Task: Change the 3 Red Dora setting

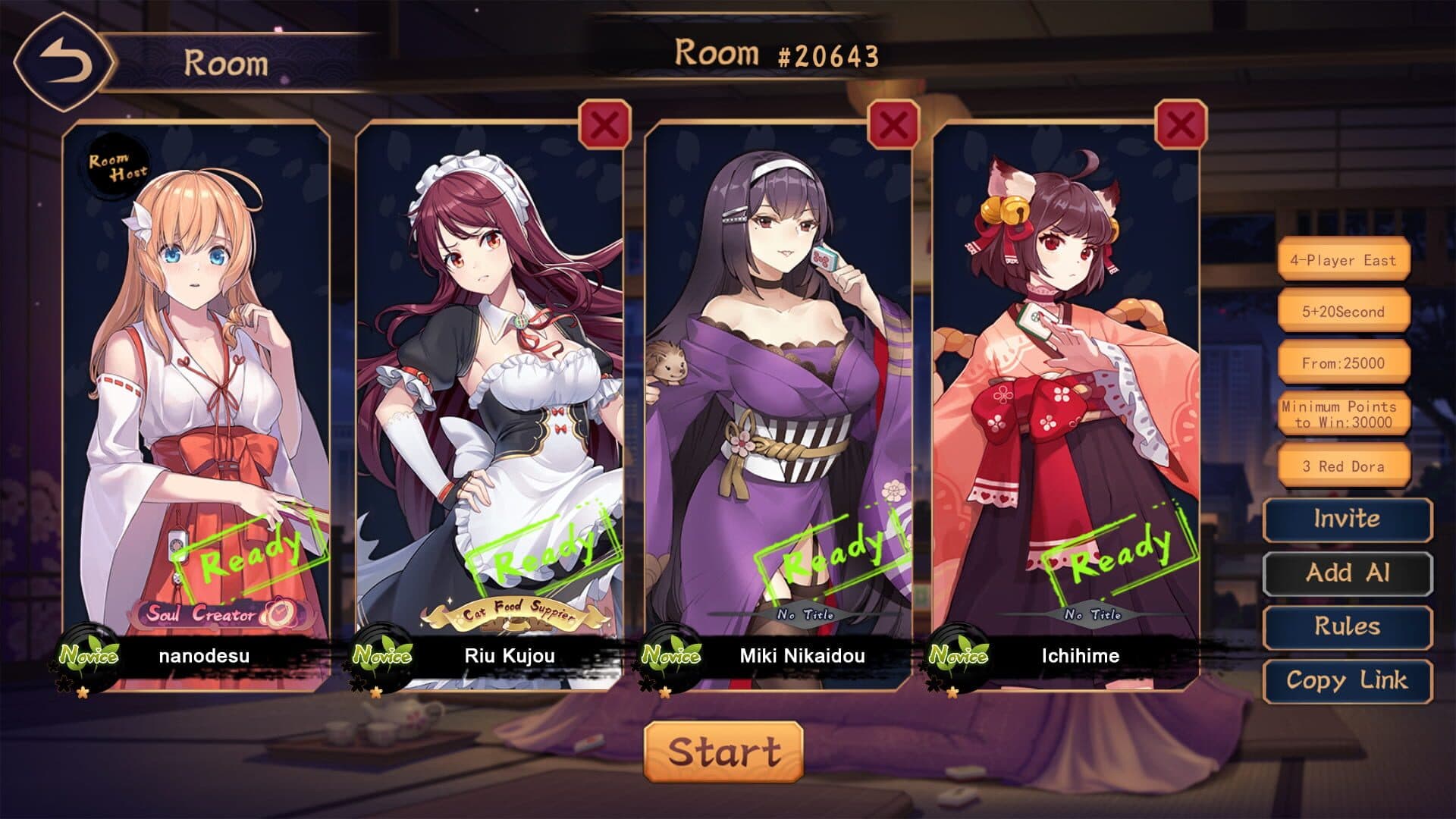Action: click(1343, 466)
